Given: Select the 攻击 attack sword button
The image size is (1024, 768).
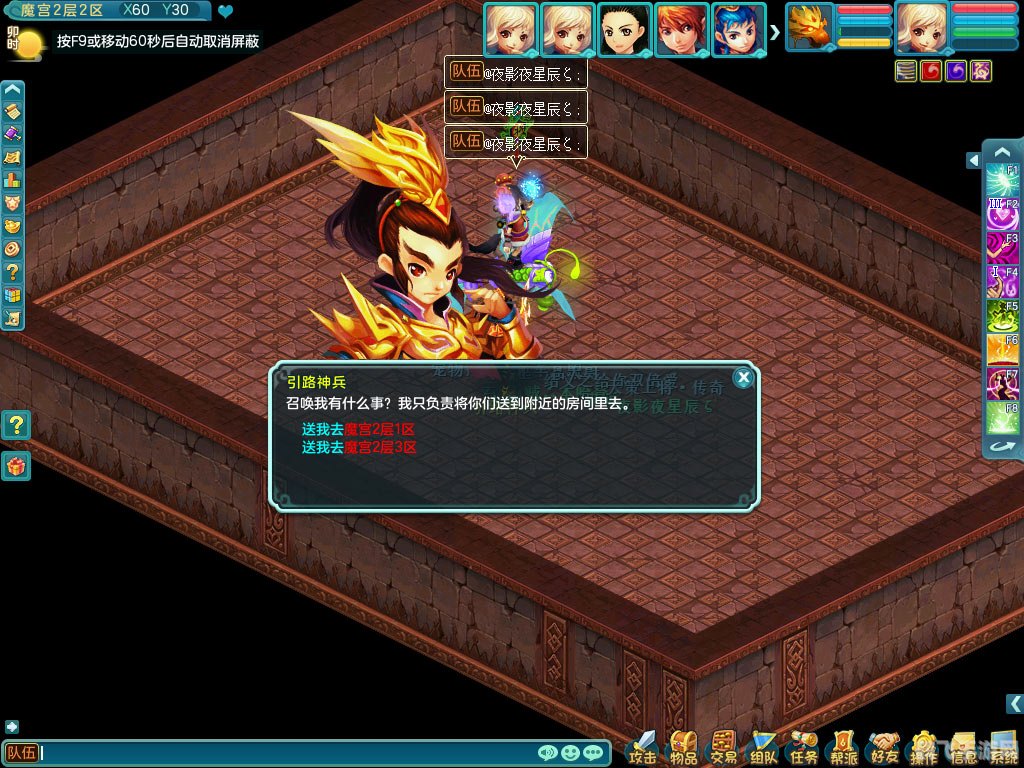Looking at the screenshot, I should 643,745.
